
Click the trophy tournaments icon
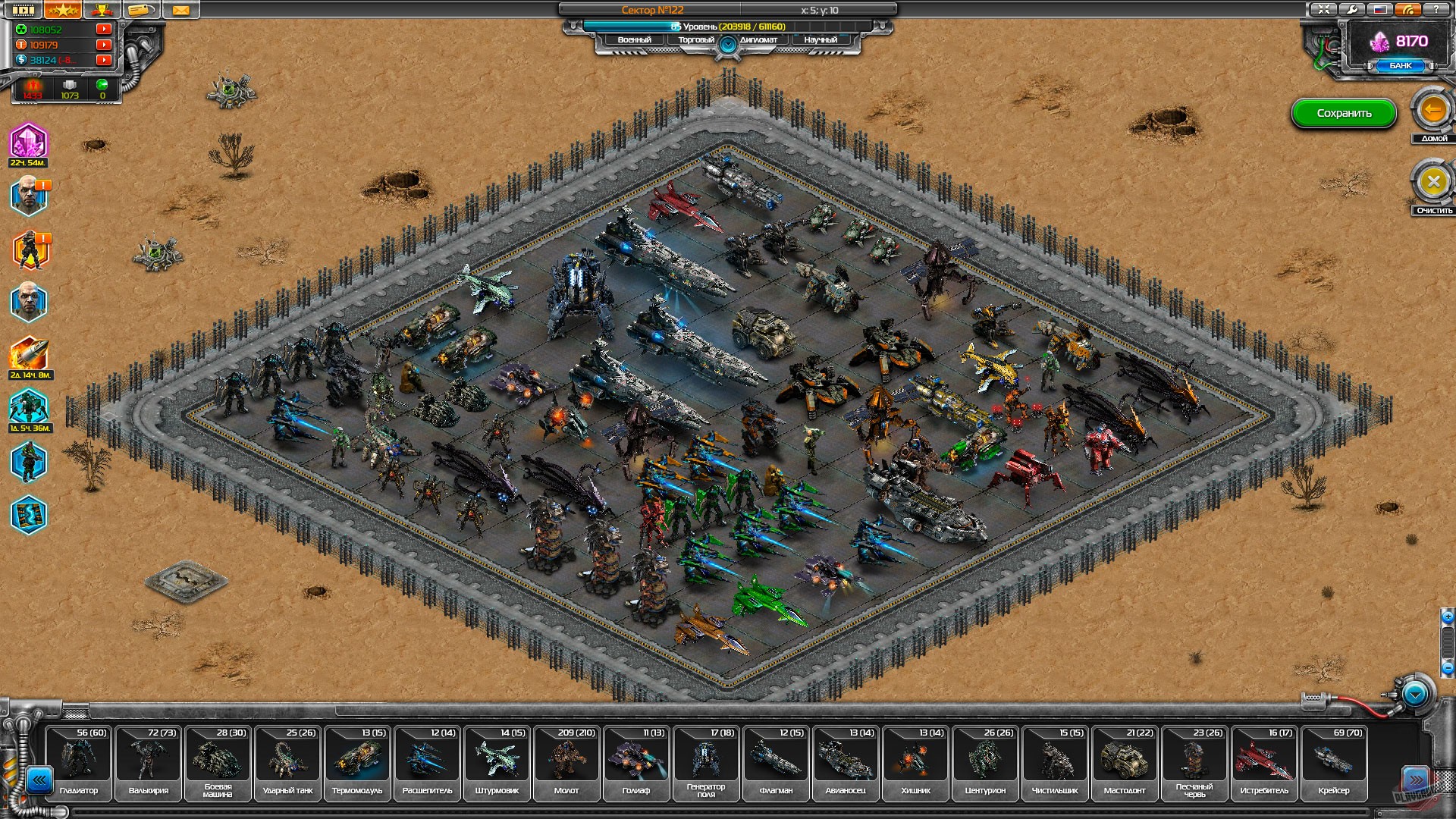tap(102, 10)
